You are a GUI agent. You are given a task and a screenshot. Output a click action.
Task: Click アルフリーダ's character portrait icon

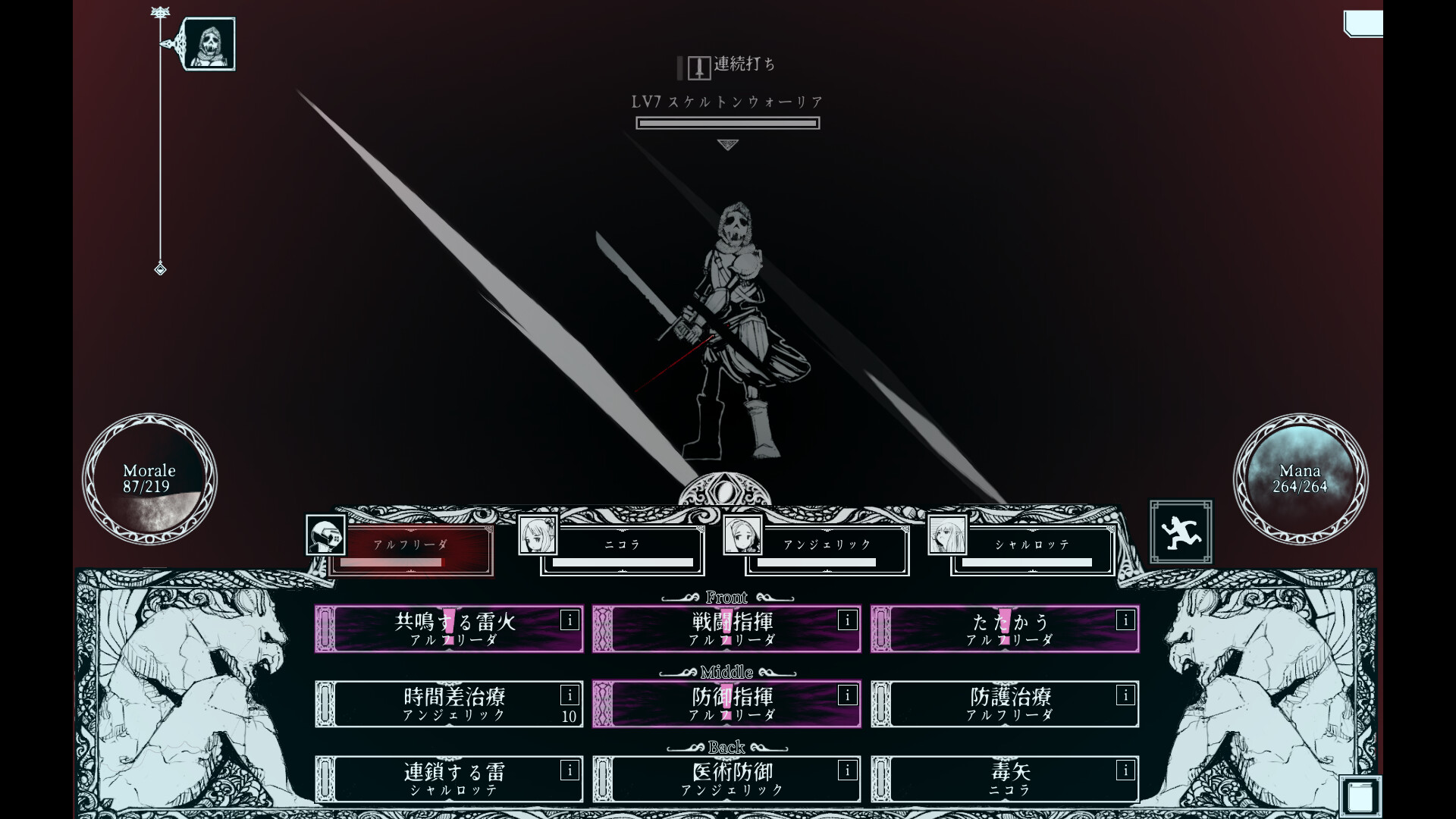[x=326, y=536]
